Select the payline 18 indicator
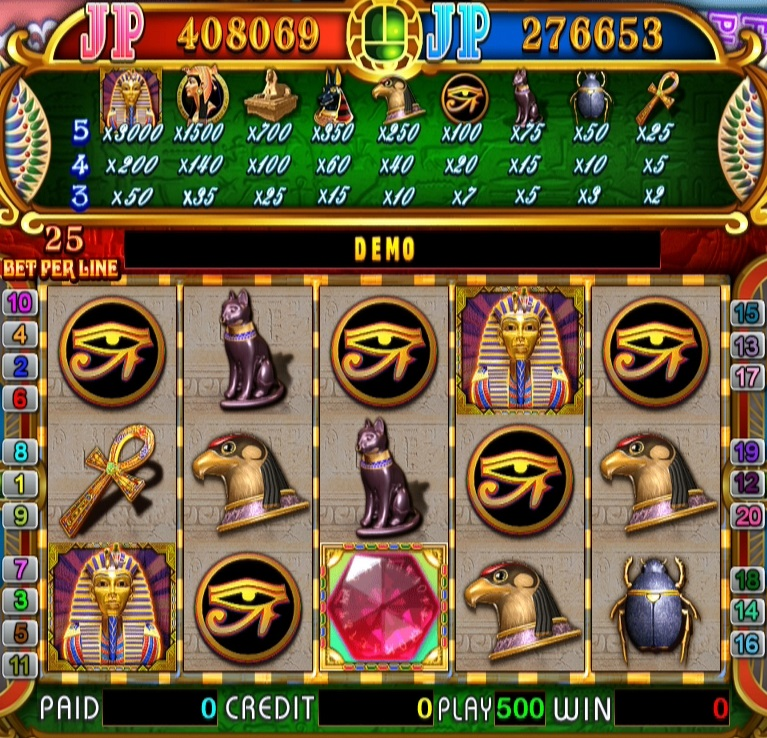The height and width of the screenshot is (738, 767). pyautogui.click(x=746, y=579)
